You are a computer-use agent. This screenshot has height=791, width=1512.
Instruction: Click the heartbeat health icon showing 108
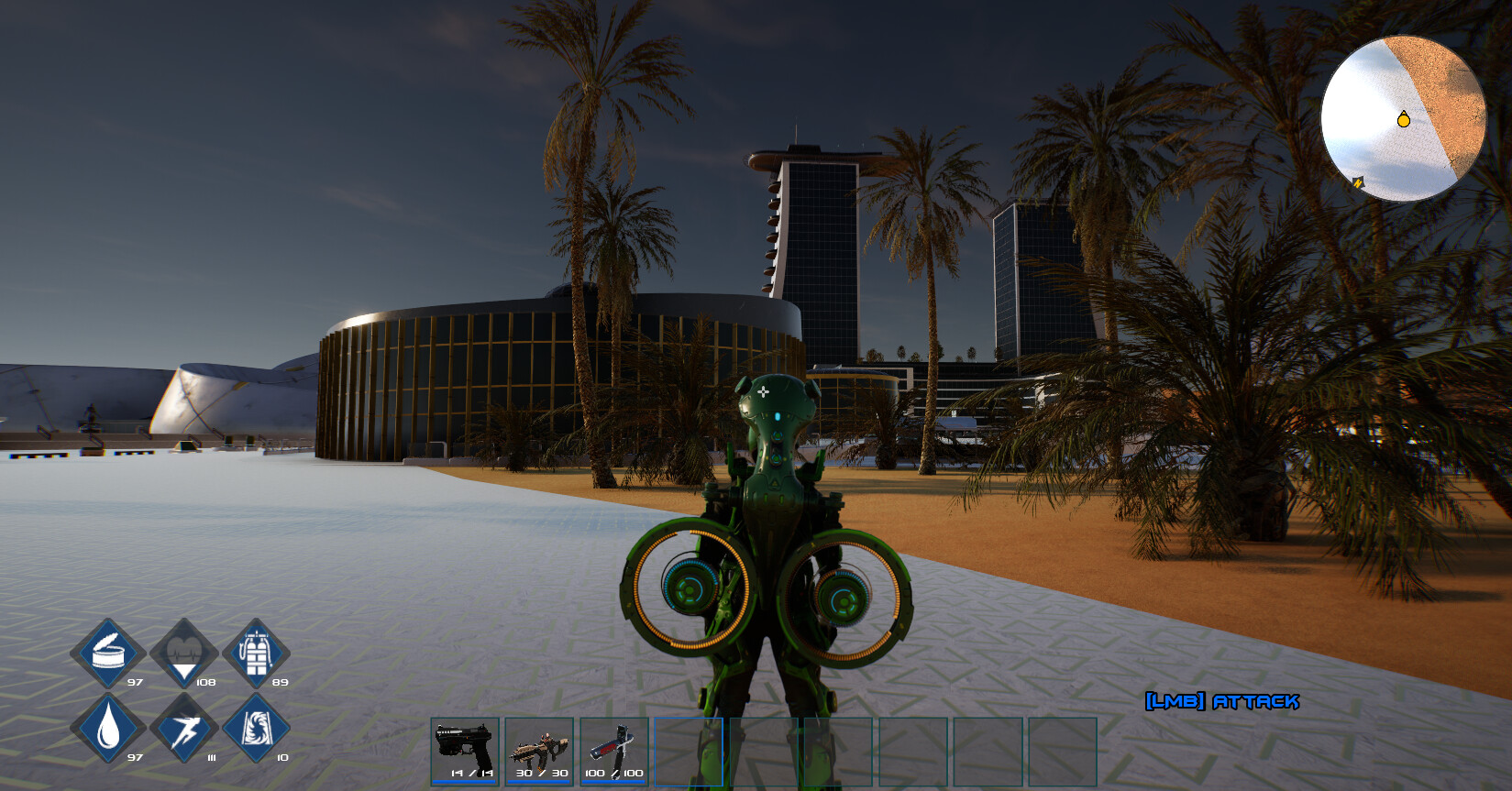[186, 653]
